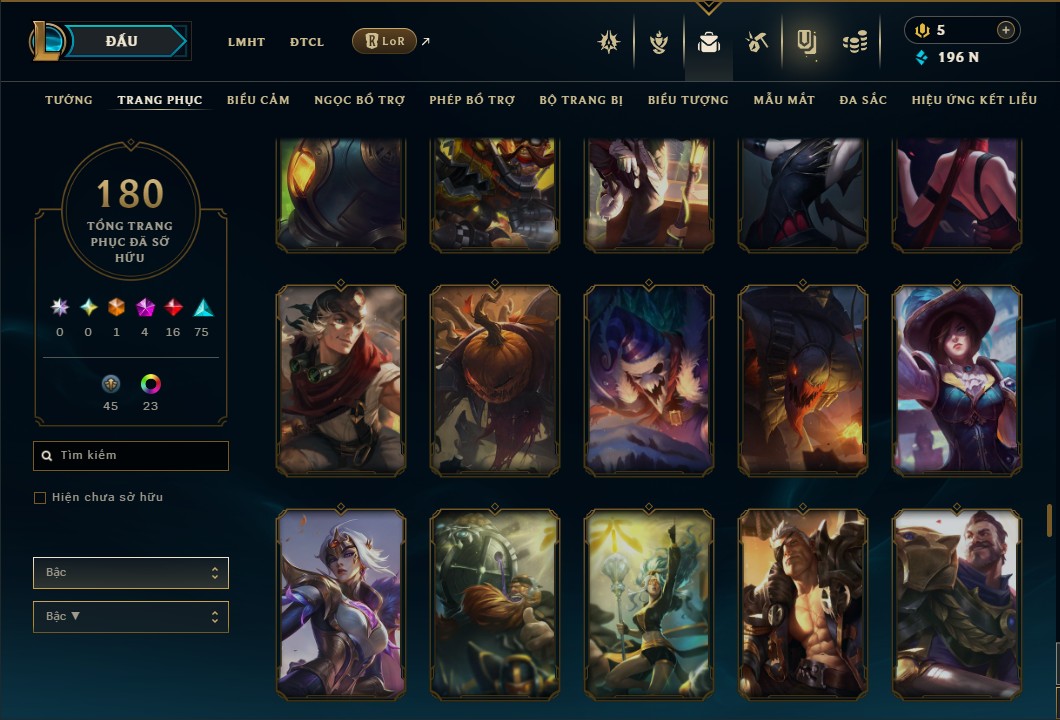Open the backpack collection icon

709,43
